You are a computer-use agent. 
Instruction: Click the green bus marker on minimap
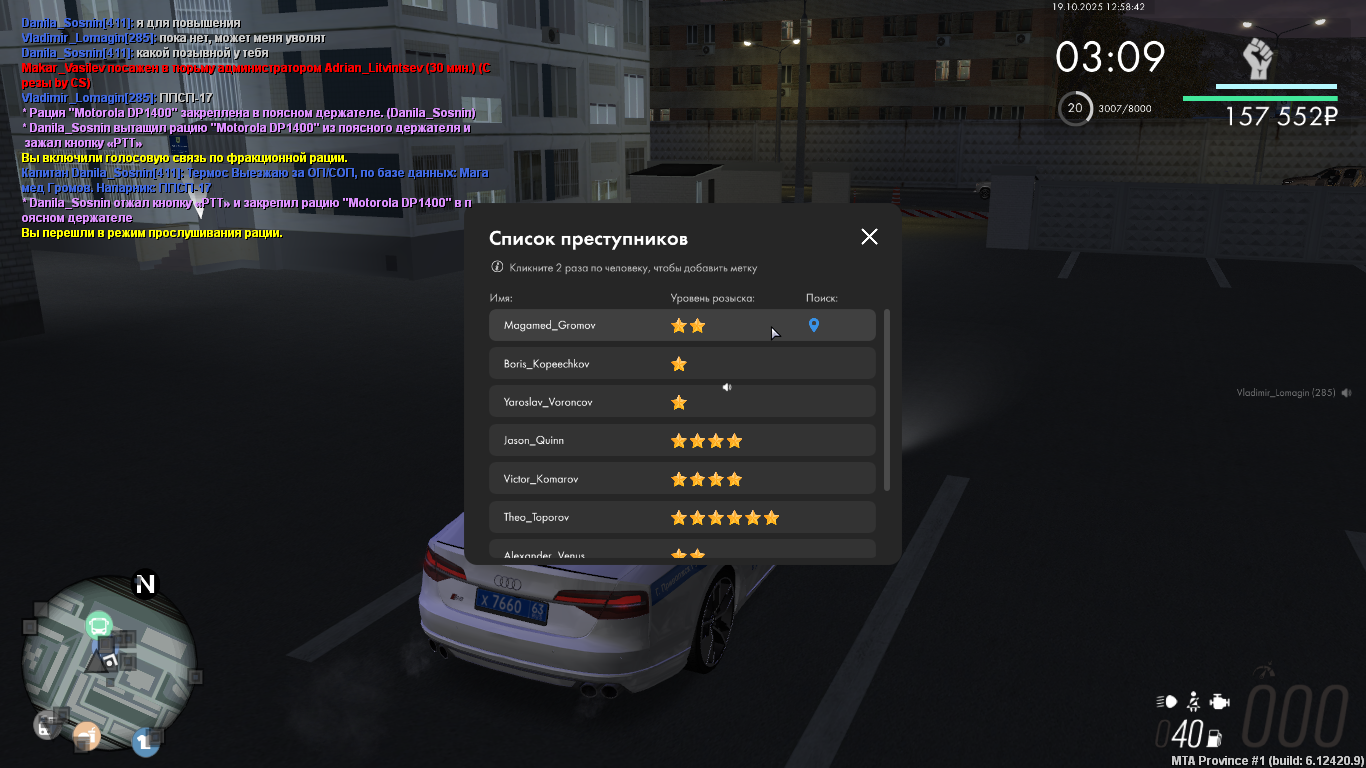98,626
